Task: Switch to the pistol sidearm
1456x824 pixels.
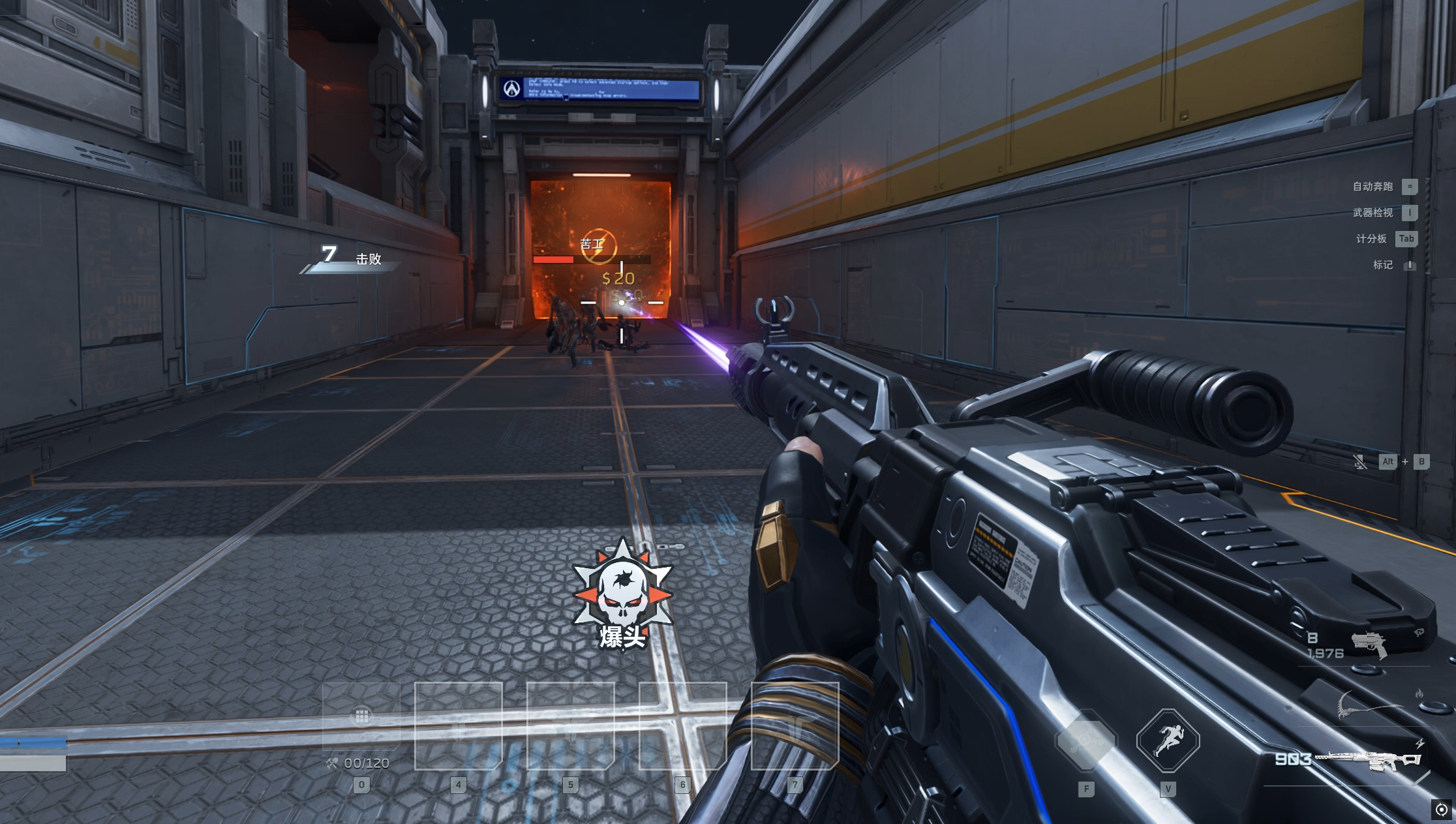Action: point(1369,644)
